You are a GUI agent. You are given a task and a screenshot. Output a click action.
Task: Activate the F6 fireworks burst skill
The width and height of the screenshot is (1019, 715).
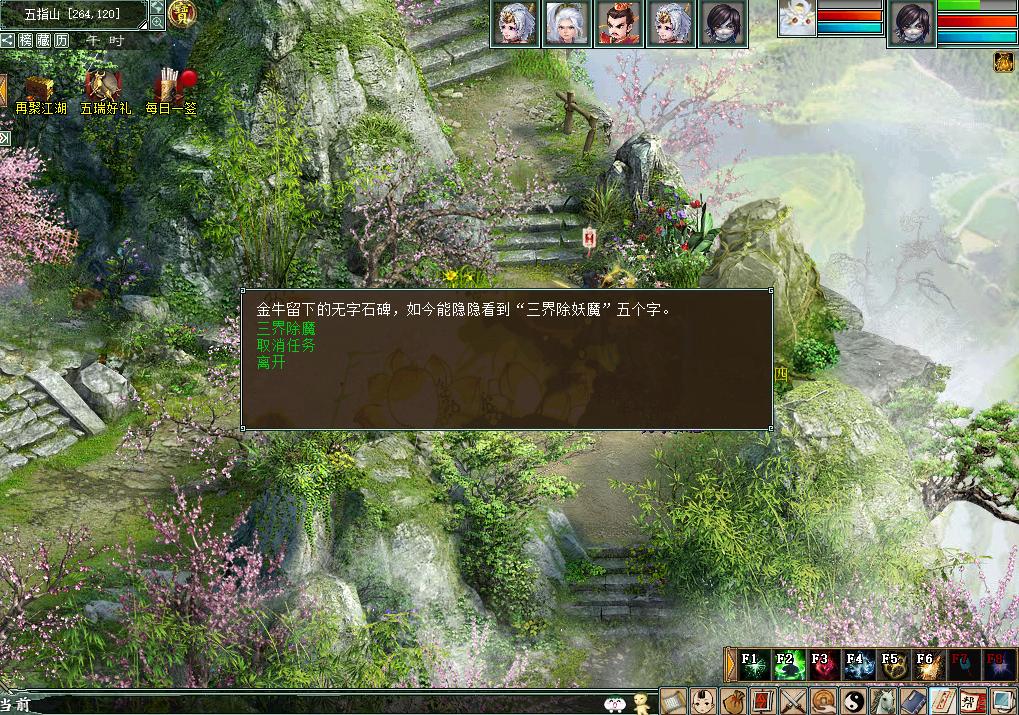point(926,665)
